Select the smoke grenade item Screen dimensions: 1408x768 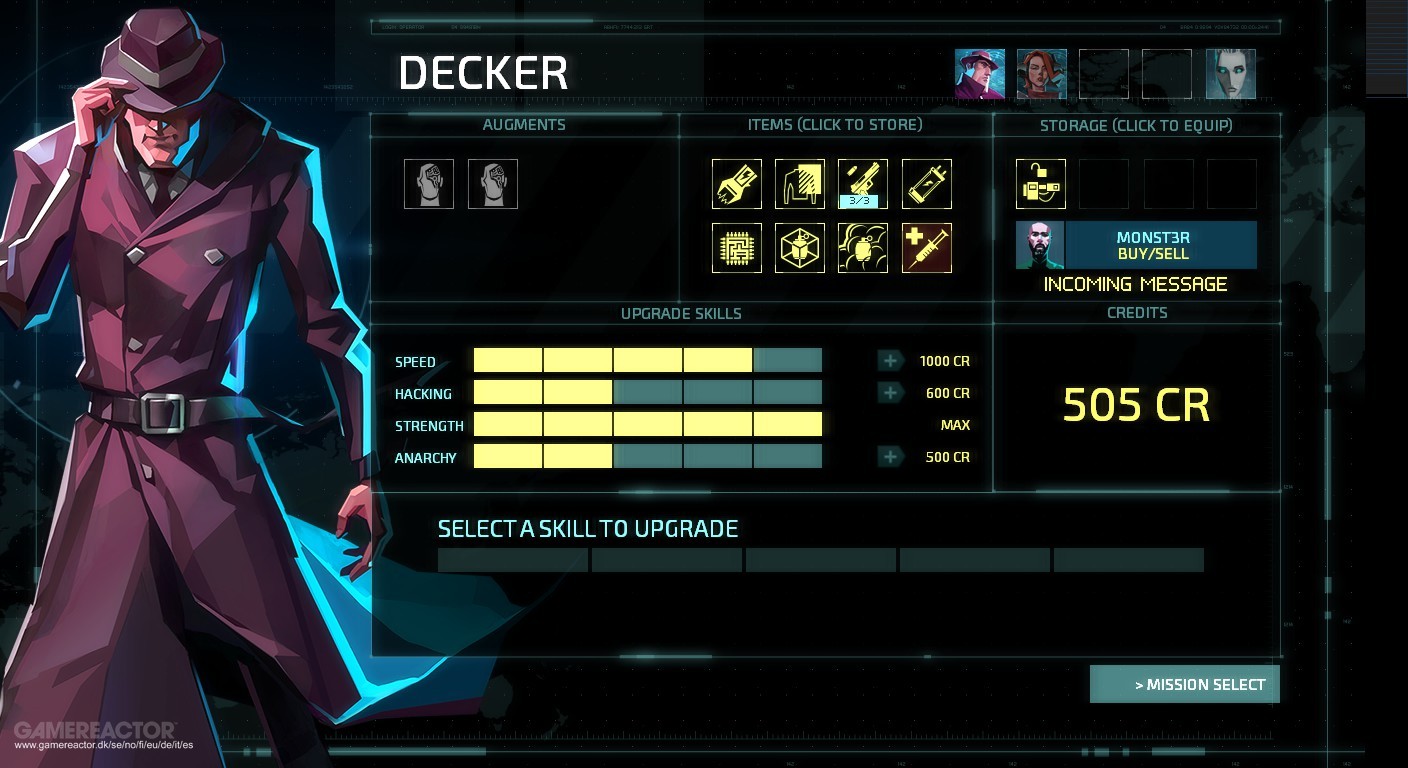point(863,247)
